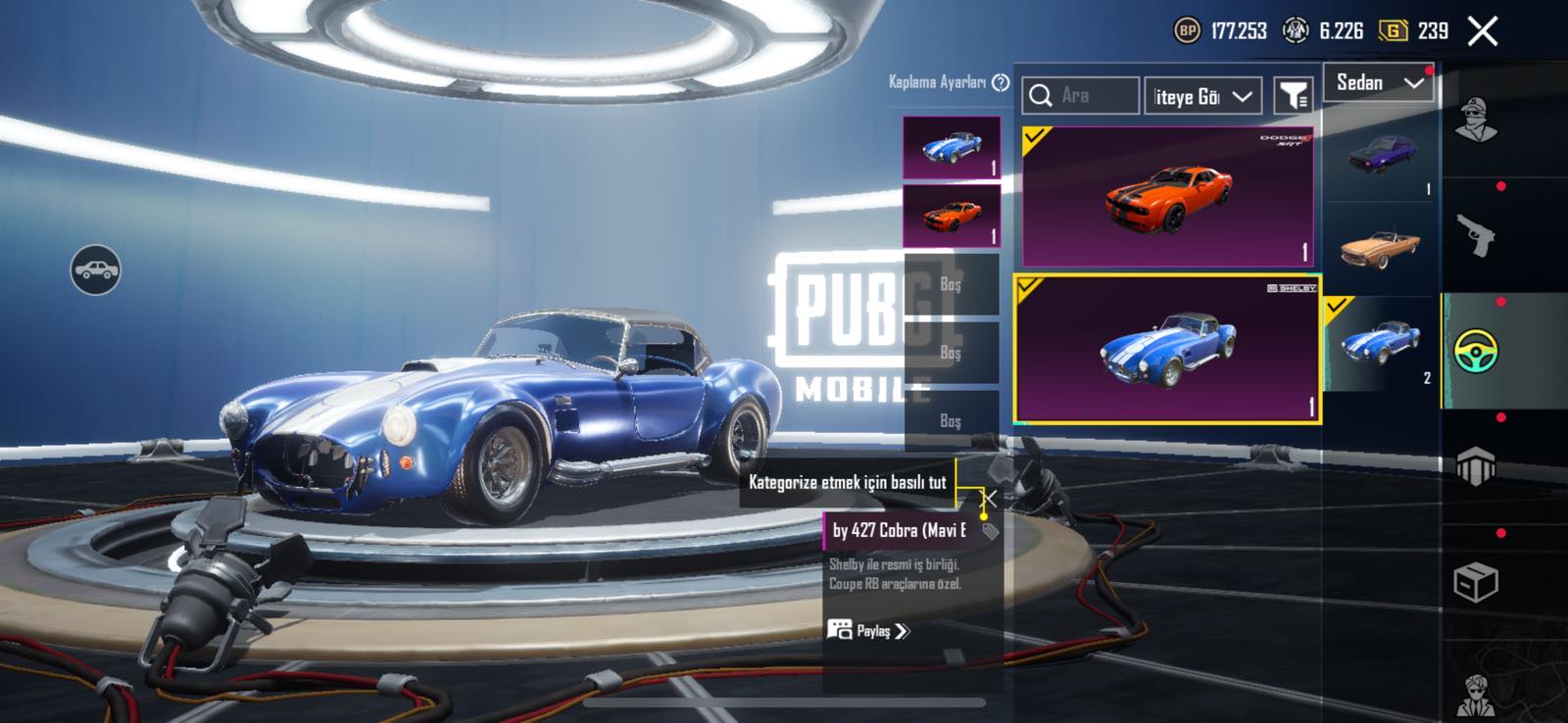Select the dark purple sedan vehicle thumbnail
The height and width of the screenshot is (723, 1568).
(1381, 156)
